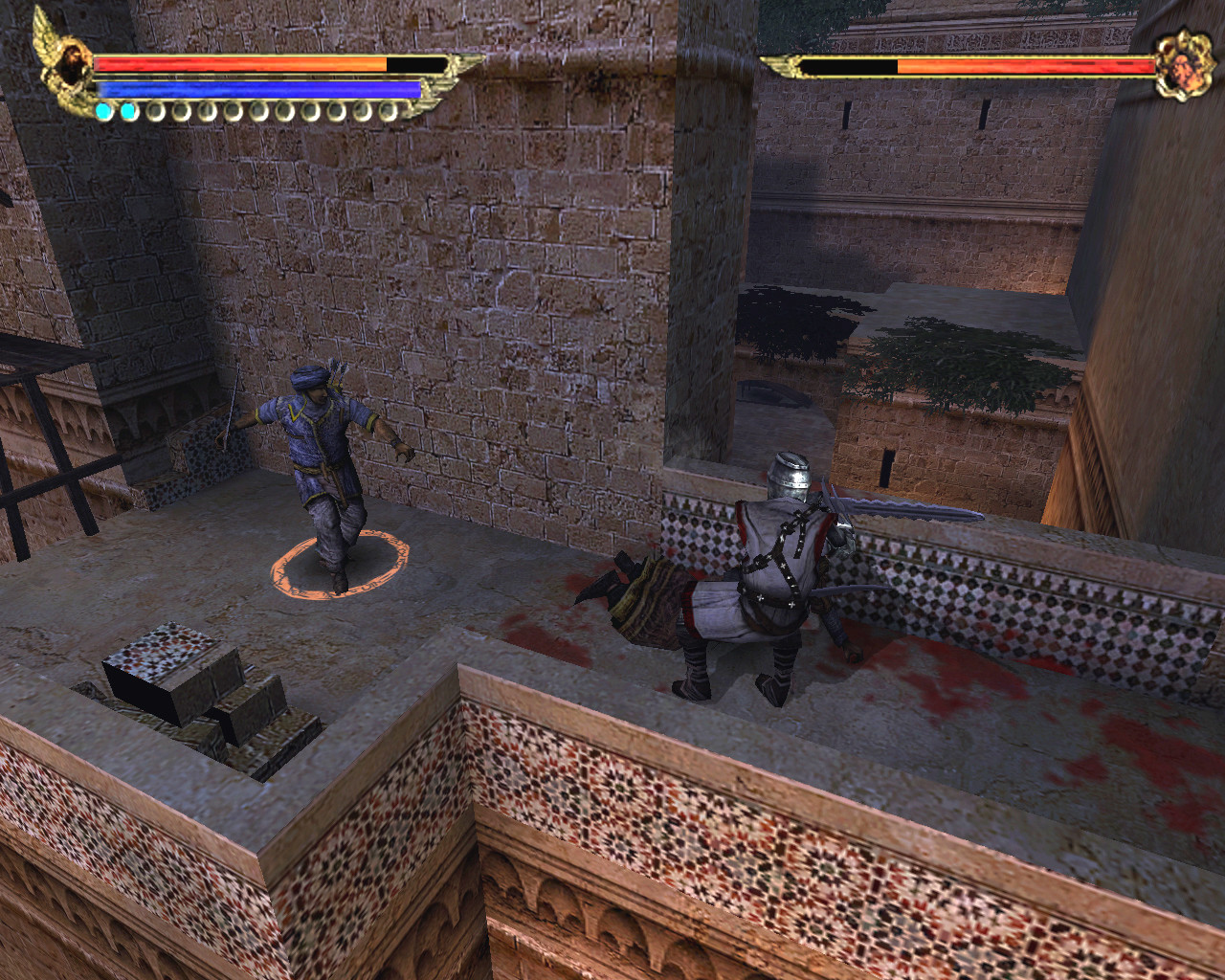This screenshot has height=980, width=1225.
Task: Click the second lit cyan pip
Action: (129, 109)
